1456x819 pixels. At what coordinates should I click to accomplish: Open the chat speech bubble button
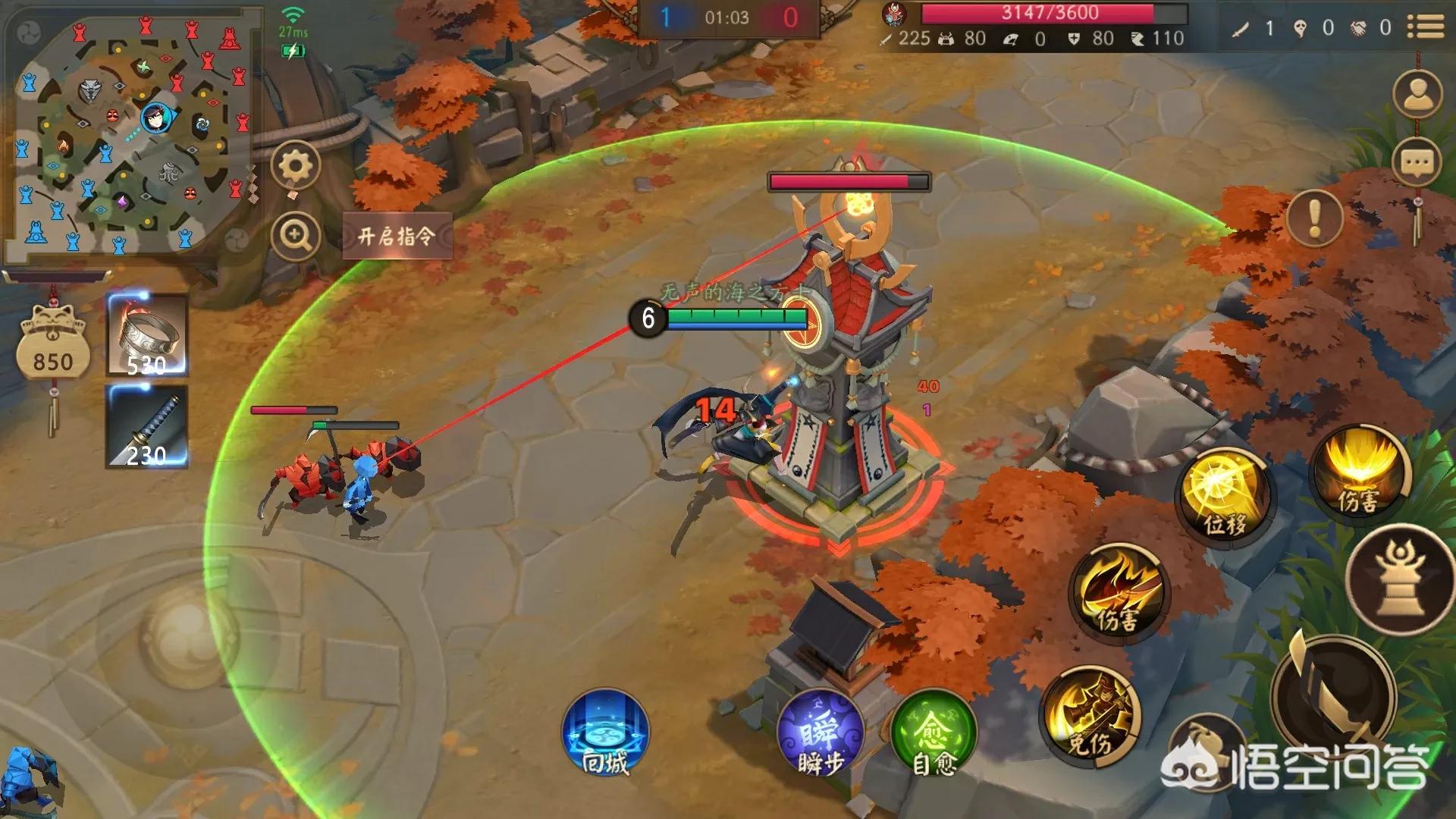[1417, 162]
